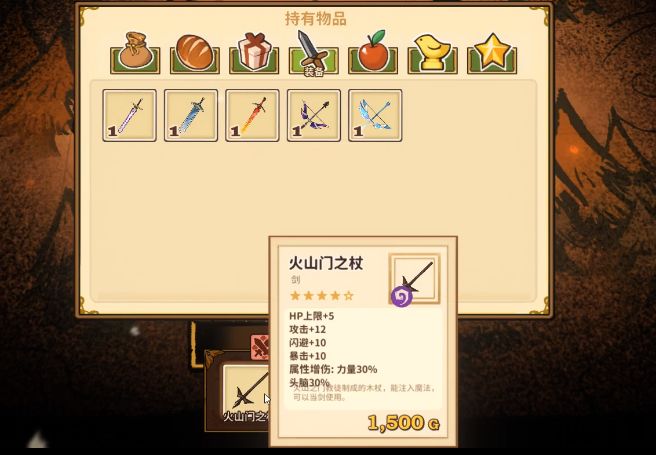Image resolution: width=656 pixels, height=455 pixels.
Task: Select the light blue bow slot
Action: (375, 115)
